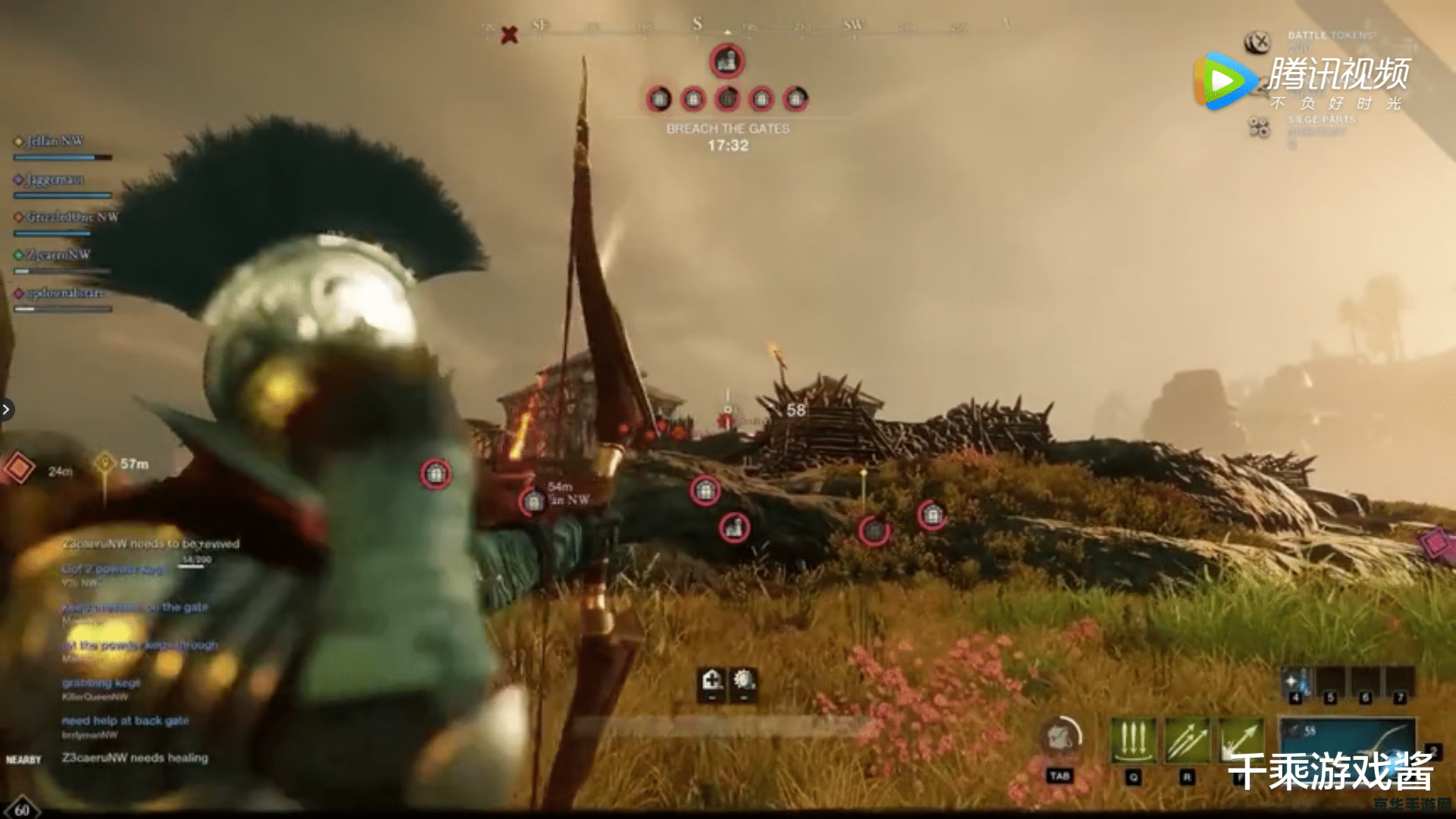Click the fort objective icon above gates

pos(726,61)
